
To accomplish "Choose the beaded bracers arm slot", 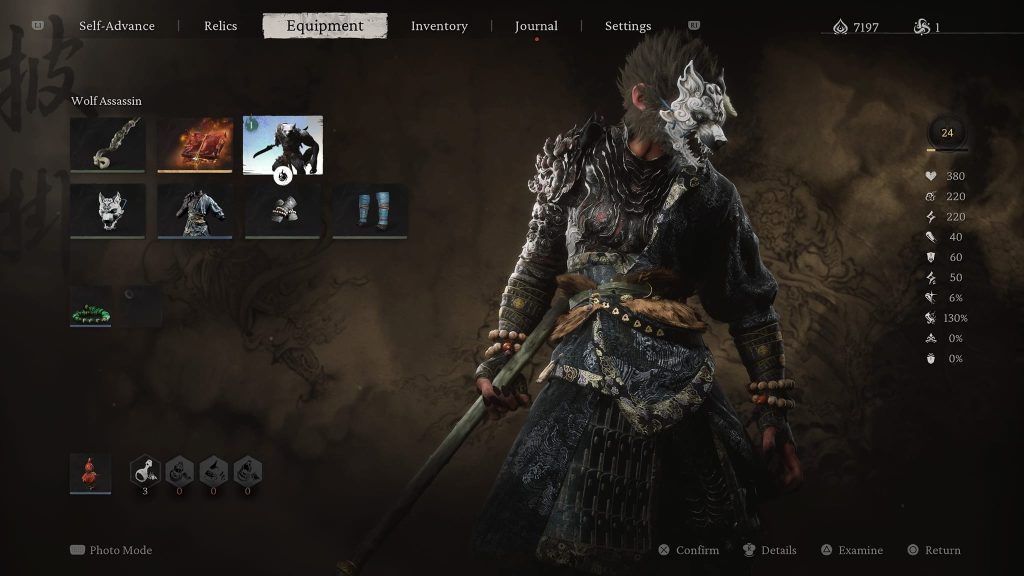I will tap(283, 210).
